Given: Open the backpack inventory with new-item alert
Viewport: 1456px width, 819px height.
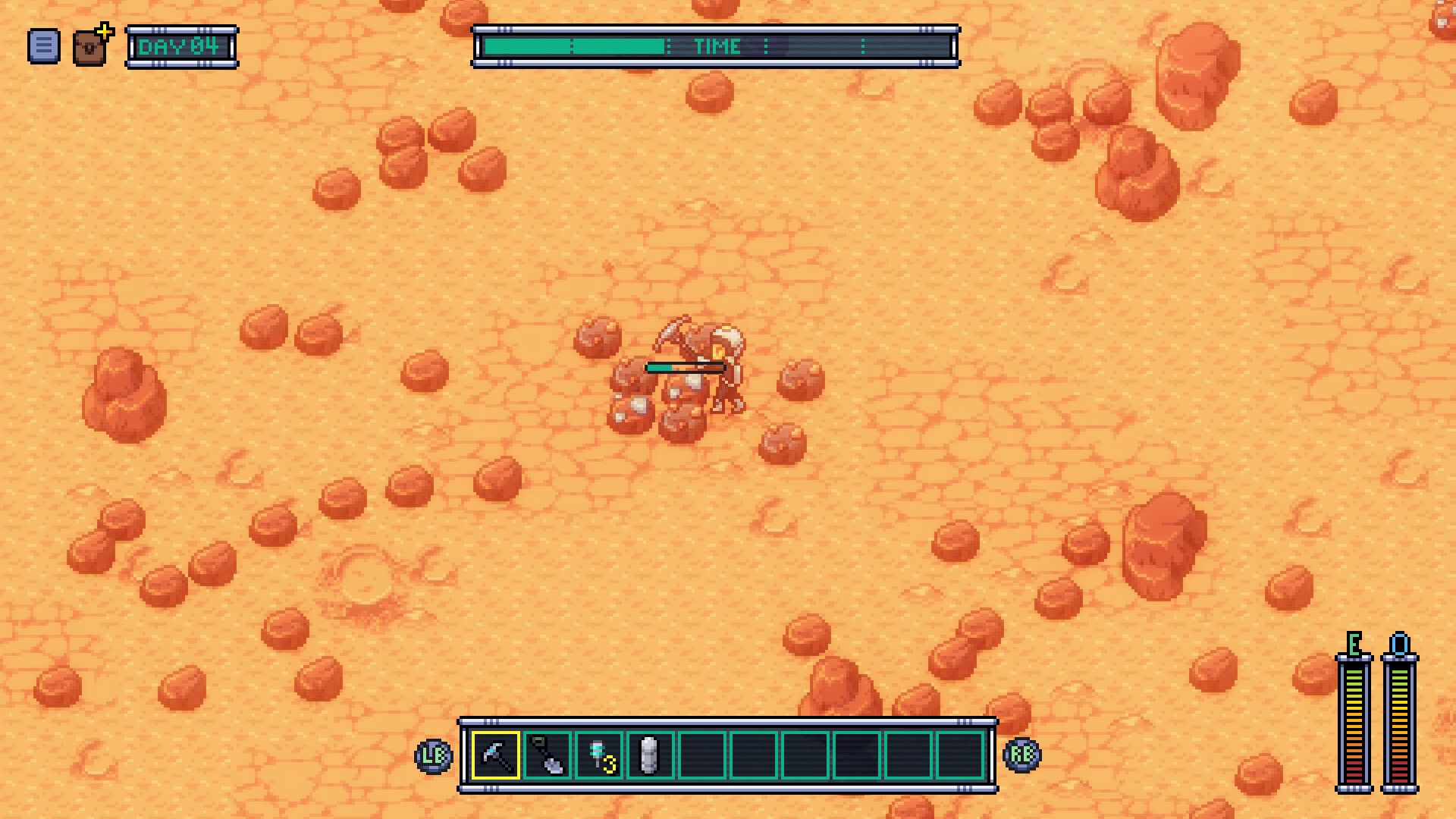Looking at the screenshot, I should [x=87, y=47].
